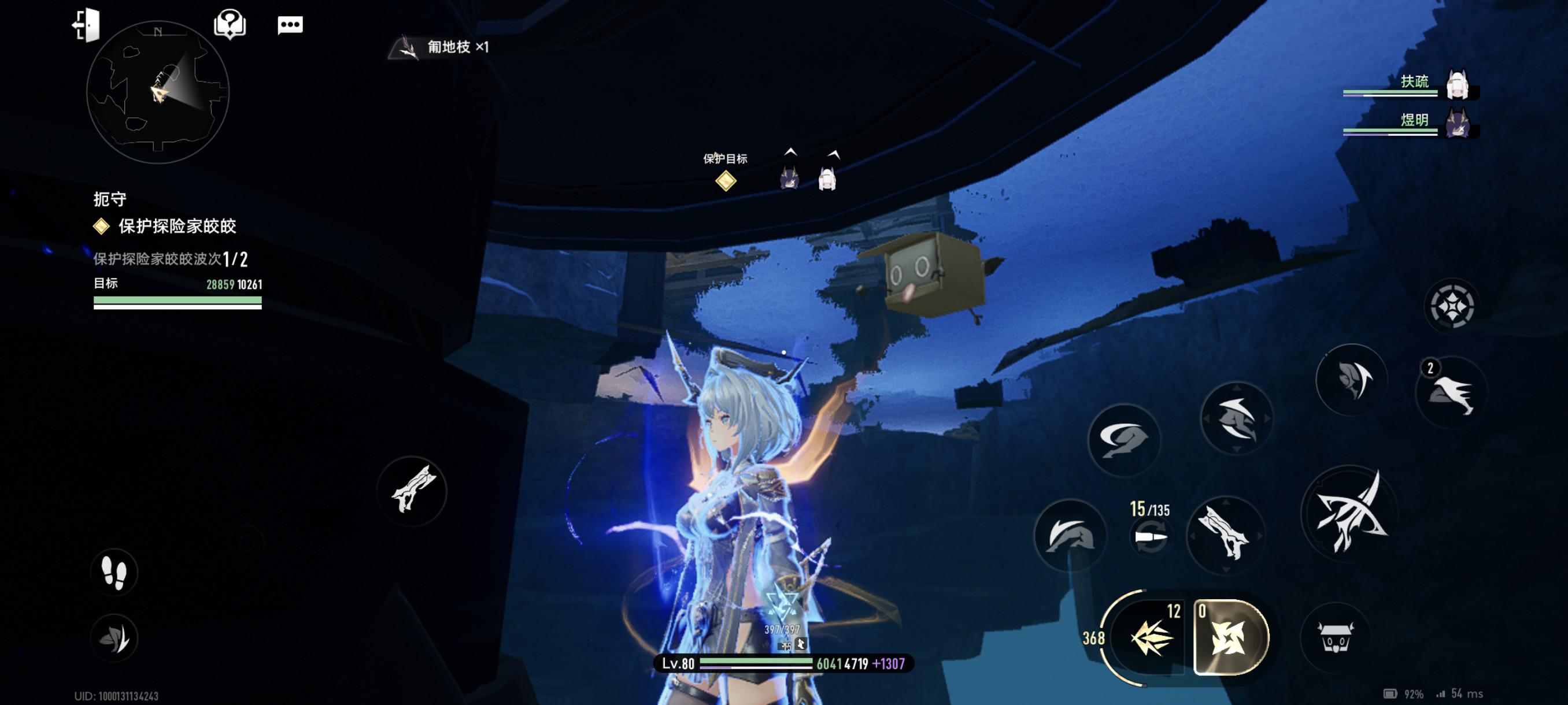This screenshot has height=705, width=1568.
Task: Tap the melee weapon button beside ammo count
Action: pos(1225,534)
